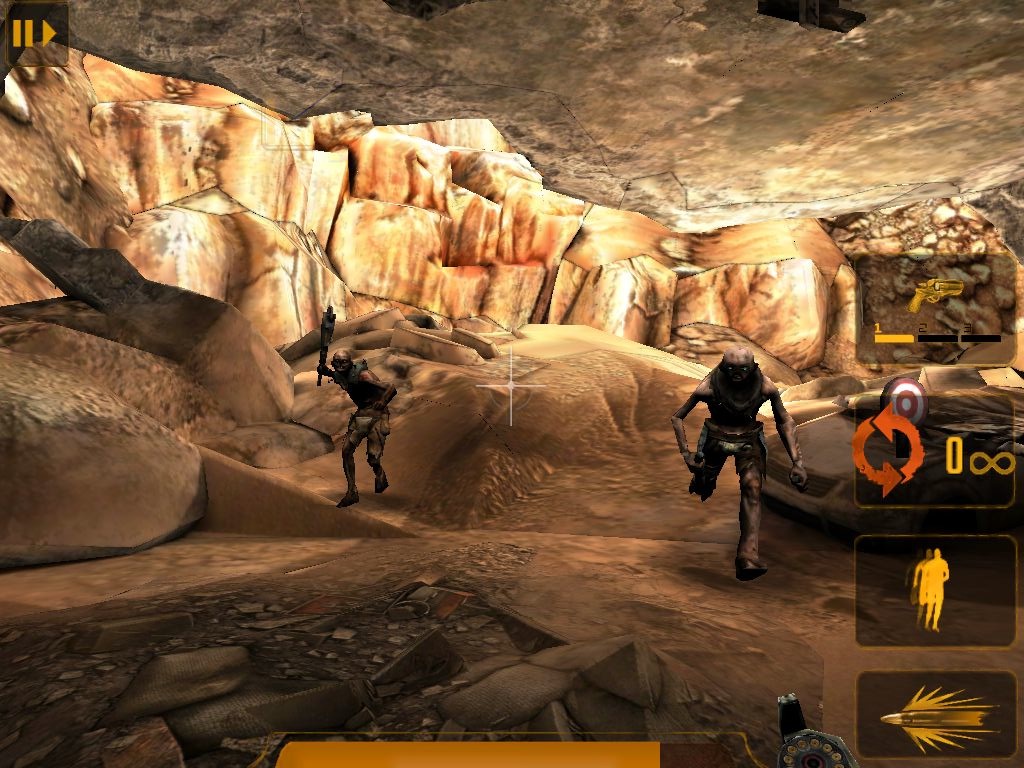Tap the orange reload arrows button

point(886,453)
